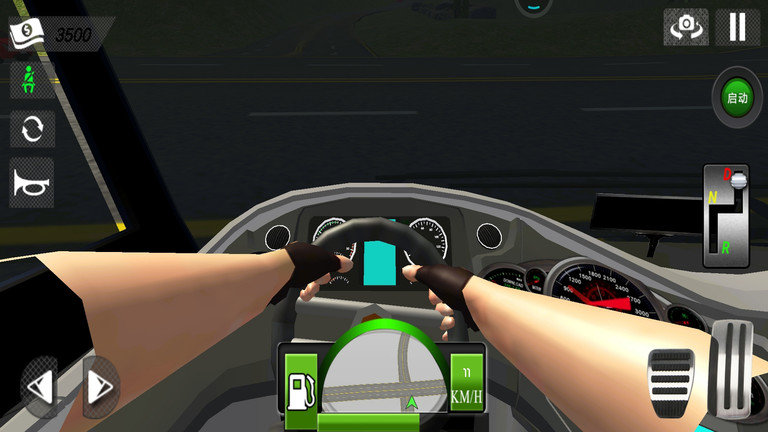Steer left with the left arrow
Viewport: 768px width, 432px height.
pyautogui.click(x=40, y=387)
